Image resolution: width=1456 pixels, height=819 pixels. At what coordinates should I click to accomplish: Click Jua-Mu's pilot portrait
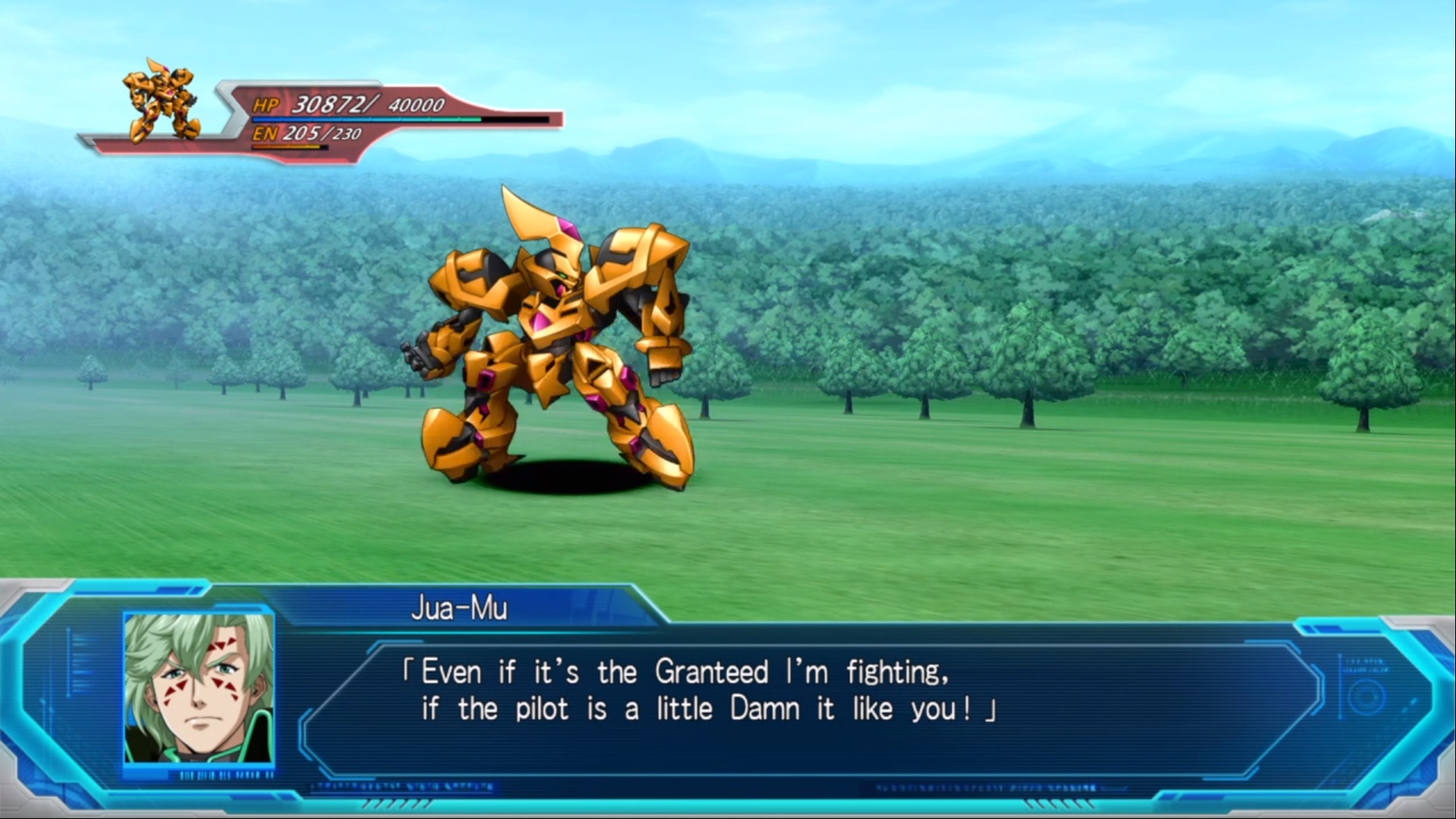(x=199, y=688)
